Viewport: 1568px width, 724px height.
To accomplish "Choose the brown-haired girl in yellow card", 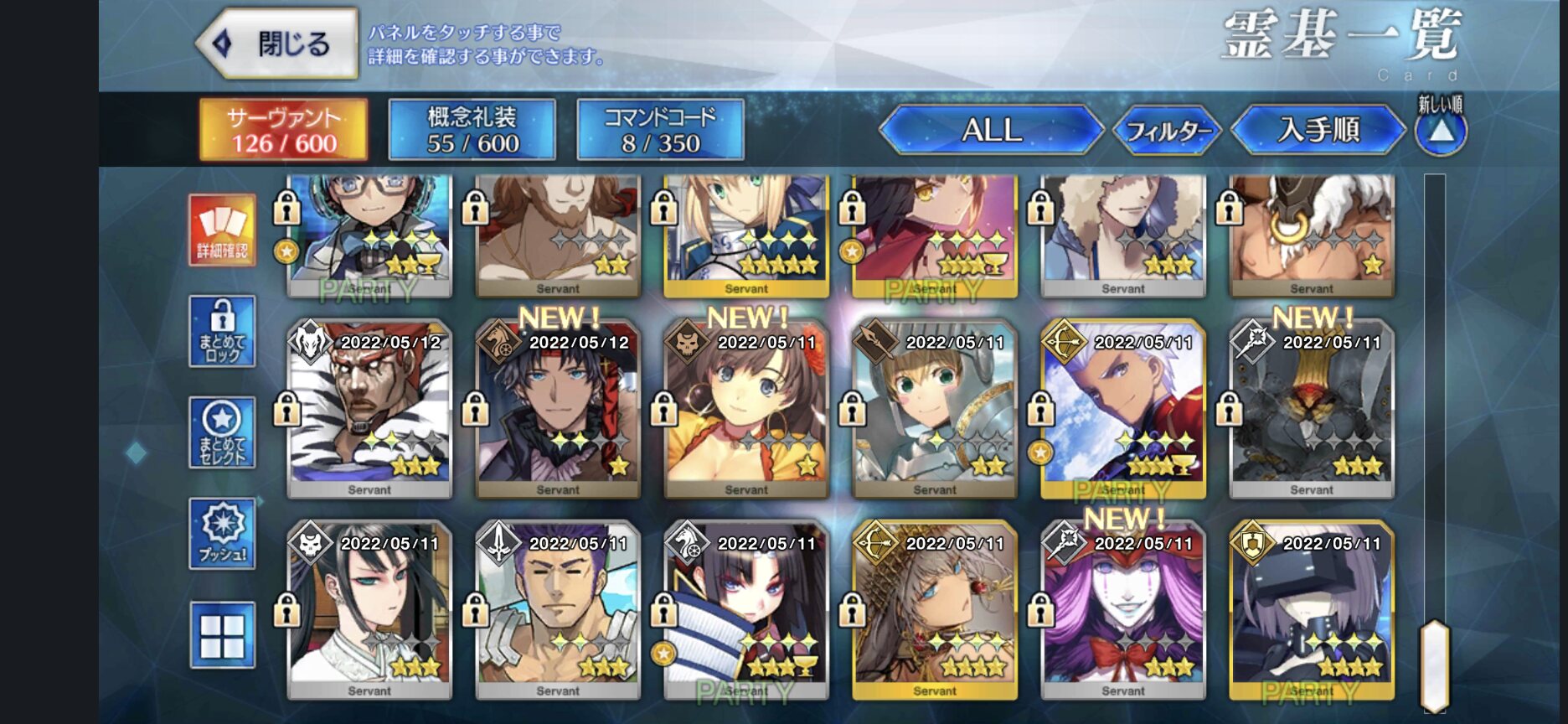I will point(745,411).
